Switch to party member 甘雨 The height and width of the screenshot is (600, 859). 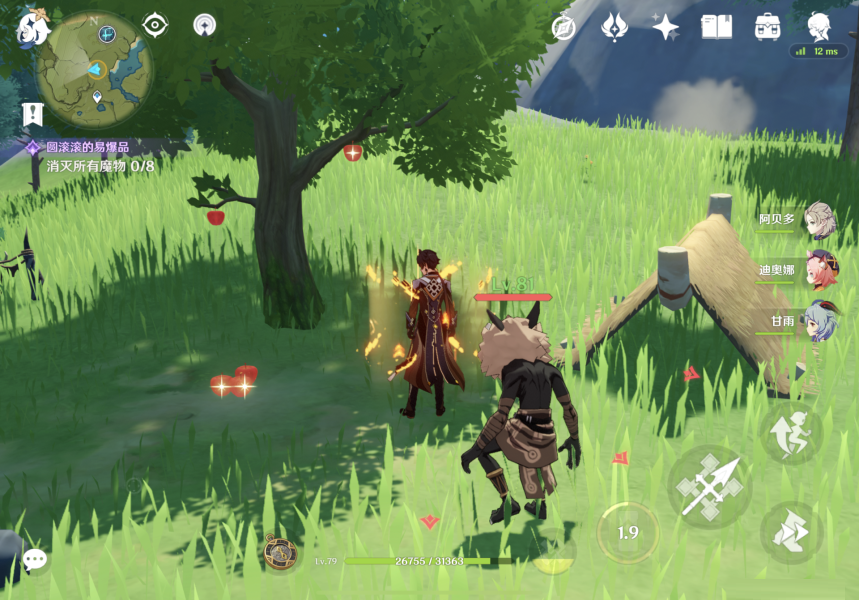pos(820,321)
